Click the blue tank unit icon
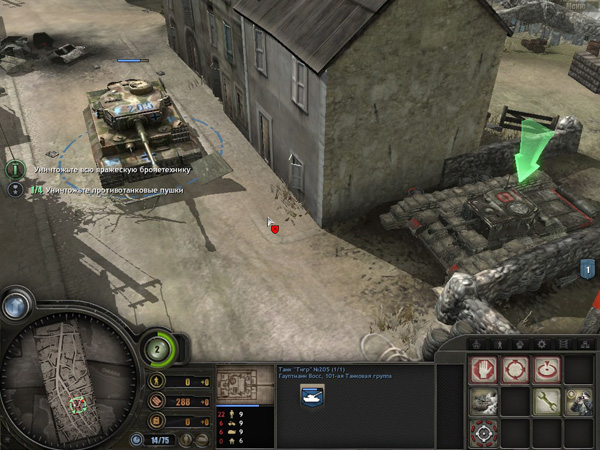This screenshot has width=600, height=450. (309, 395)
